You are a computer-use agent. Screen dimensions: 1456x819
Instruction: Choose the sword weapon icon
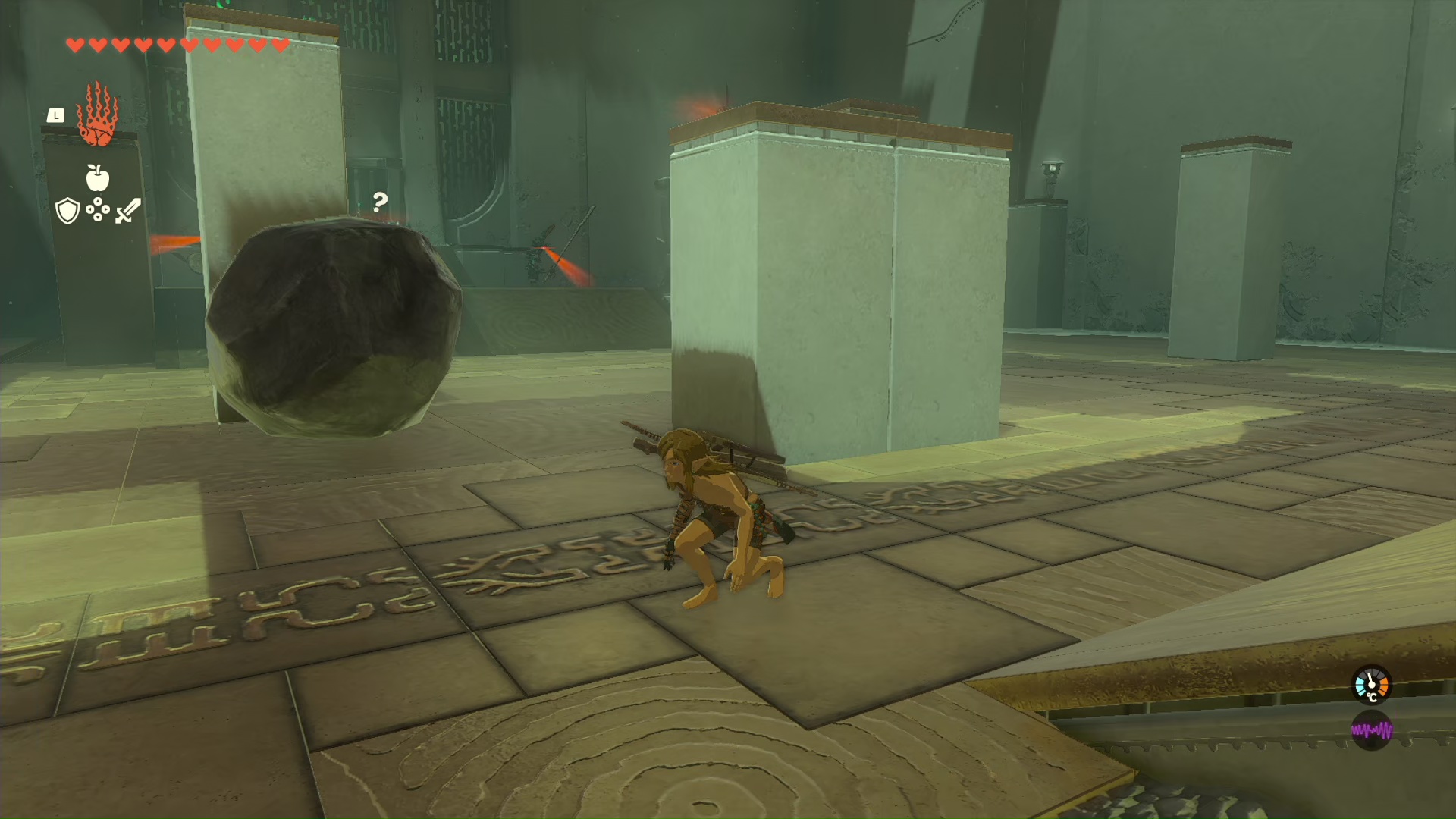point(128,210)
